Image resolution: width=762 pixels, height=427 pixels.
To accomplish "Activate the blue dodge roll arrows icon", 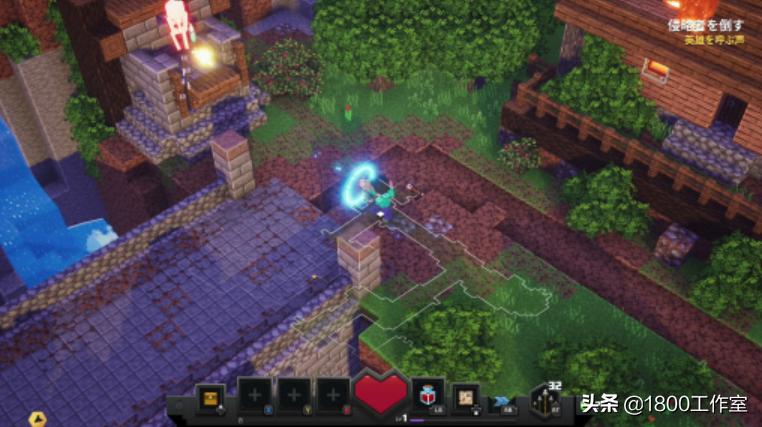I will [504, 397].
